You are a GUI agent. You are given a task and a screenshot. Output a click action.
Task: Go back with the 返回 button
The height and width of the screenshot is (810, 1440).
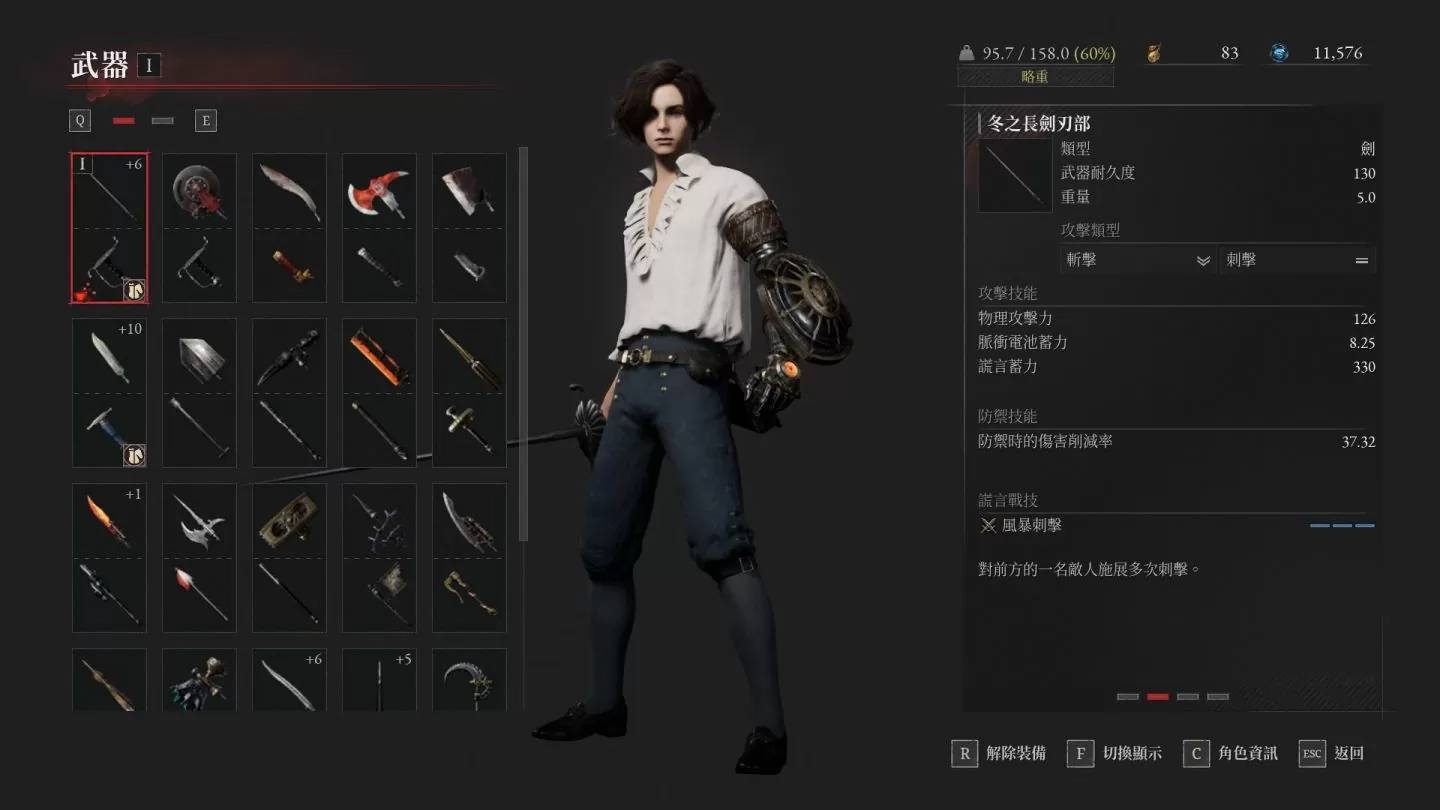[x=1333, y=753]
